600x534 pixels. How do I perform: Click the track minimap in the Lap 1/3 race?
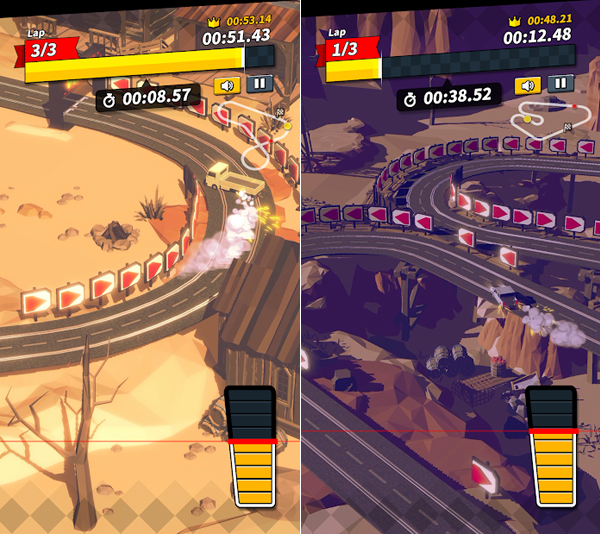pyautogui.click(x=546, y=117)
